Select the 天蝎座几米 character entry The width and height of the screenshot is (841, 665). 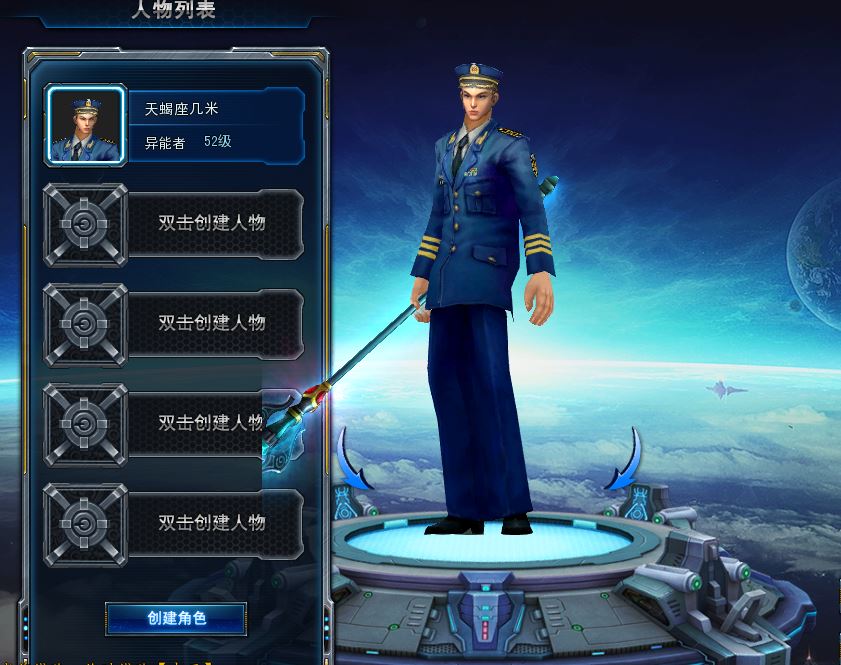(x=215, y=125)
